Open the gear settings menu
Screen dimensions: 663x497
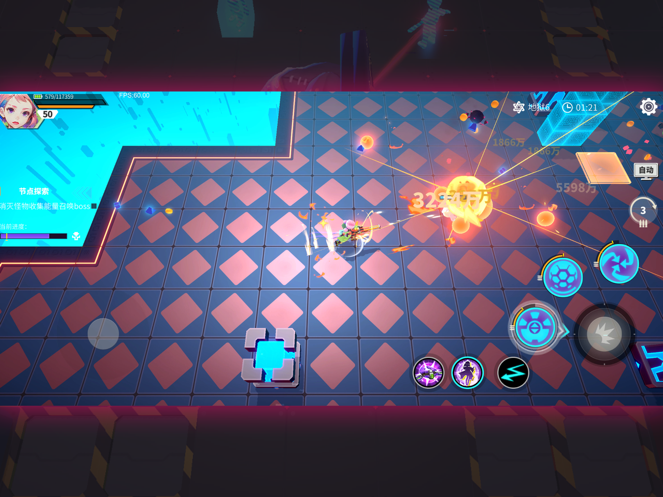click(648, 107)
